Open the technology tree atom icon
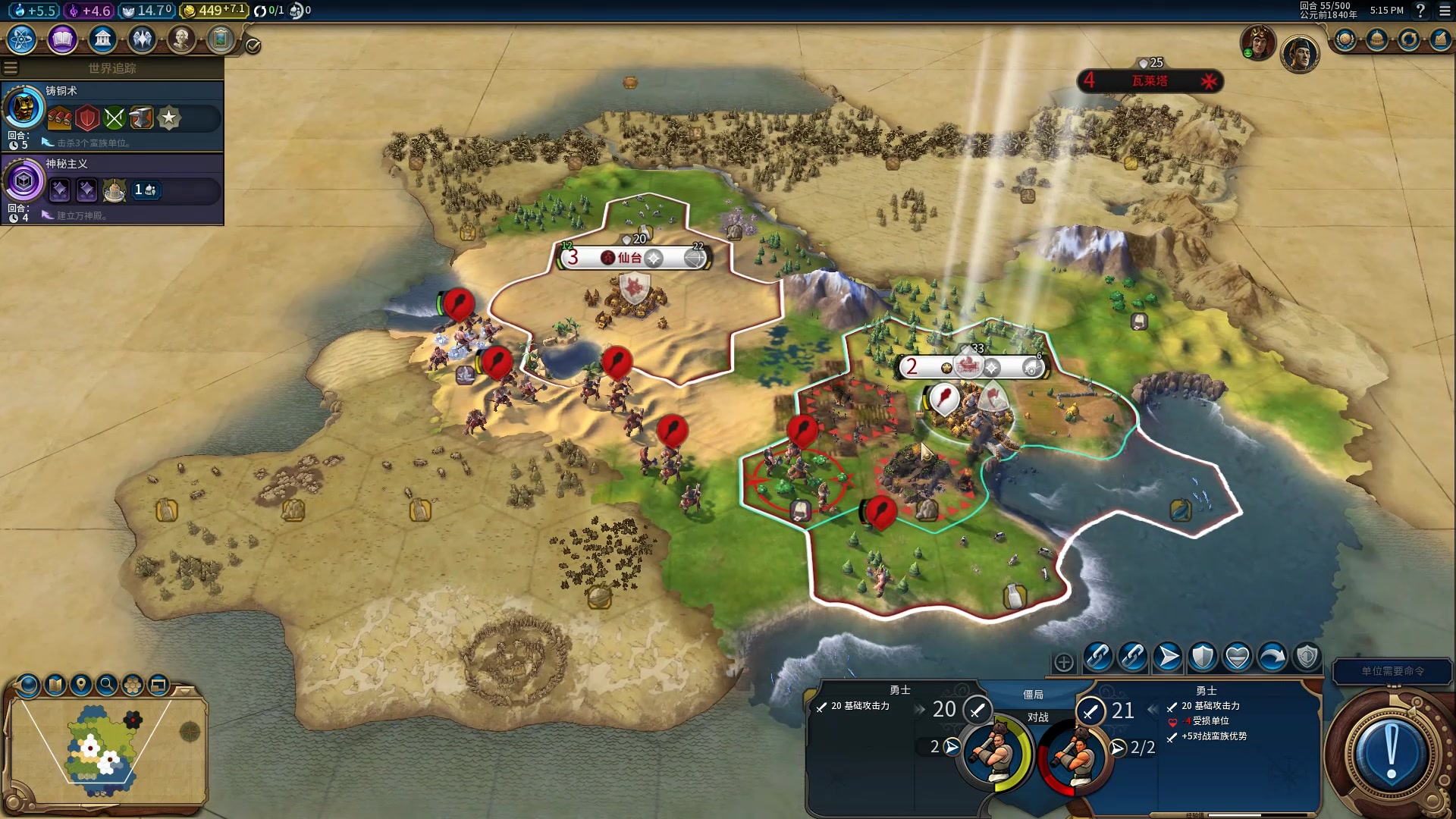The height and width of the screenshot is (819, 1456). [x=22, y=39]
